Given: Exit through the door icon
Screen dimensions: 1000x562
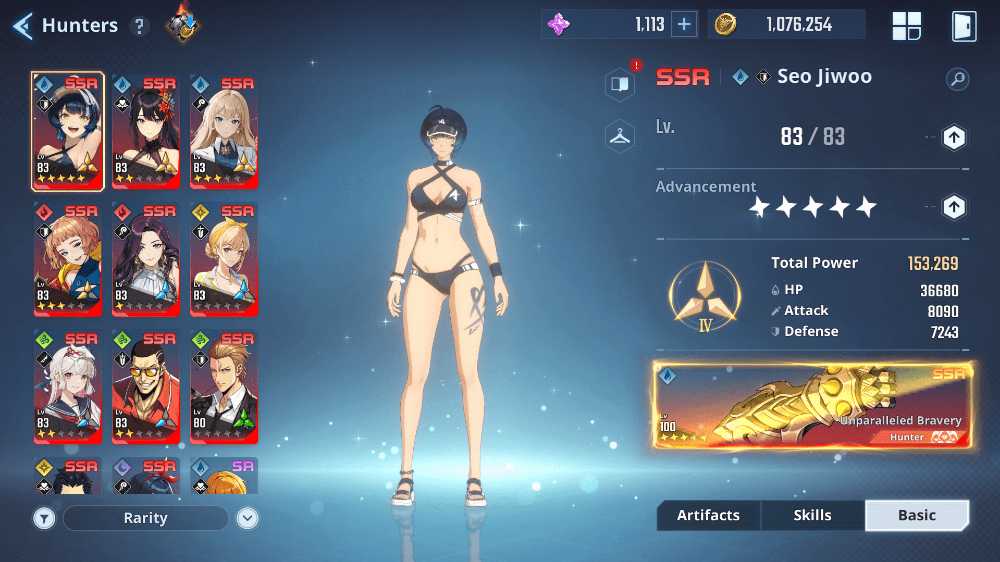Looking at the screenshot, I should pyautogui.click(x=963, y=26).
